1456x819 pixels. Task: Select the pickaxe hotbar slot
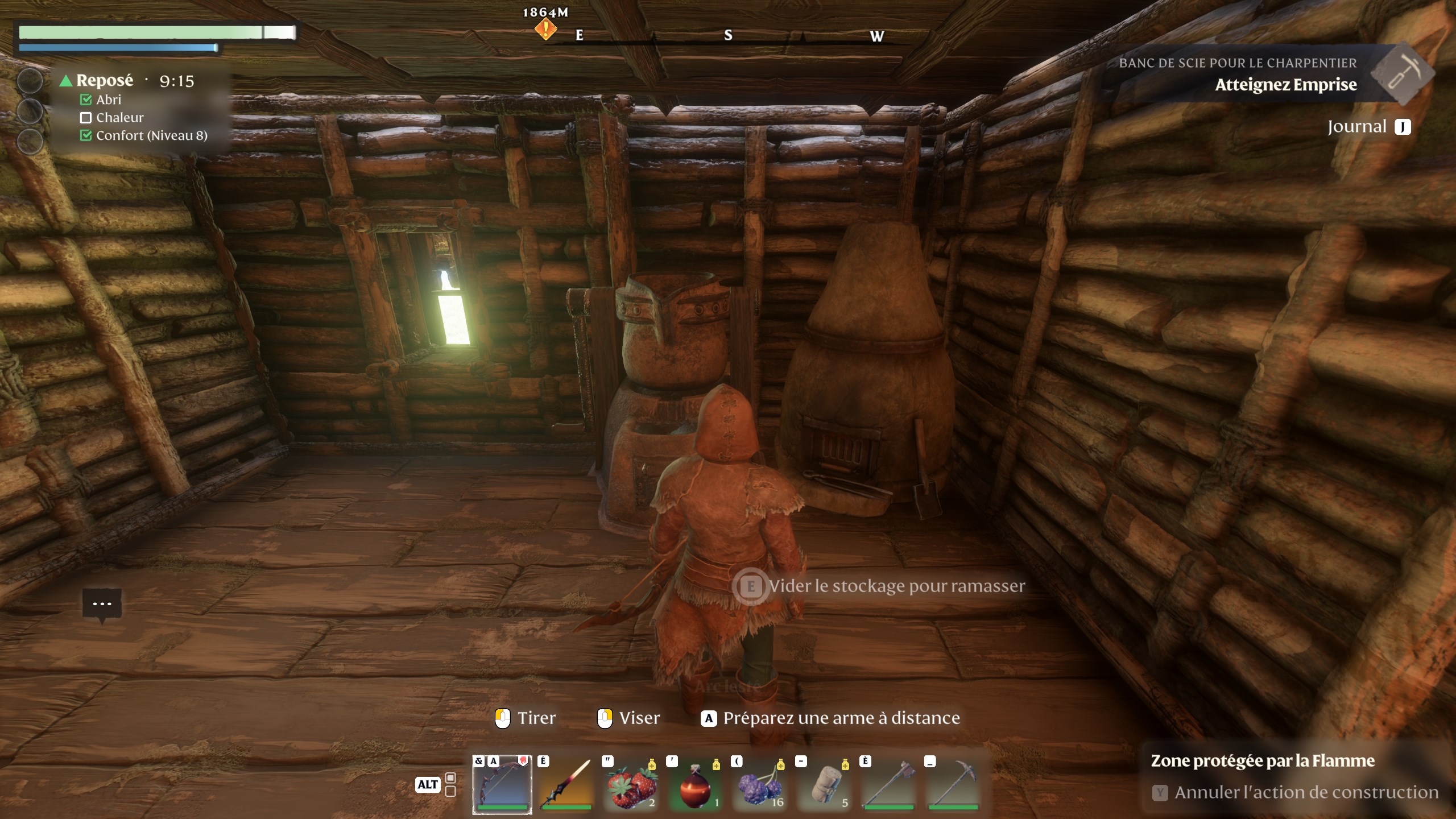tap(954, 784)
